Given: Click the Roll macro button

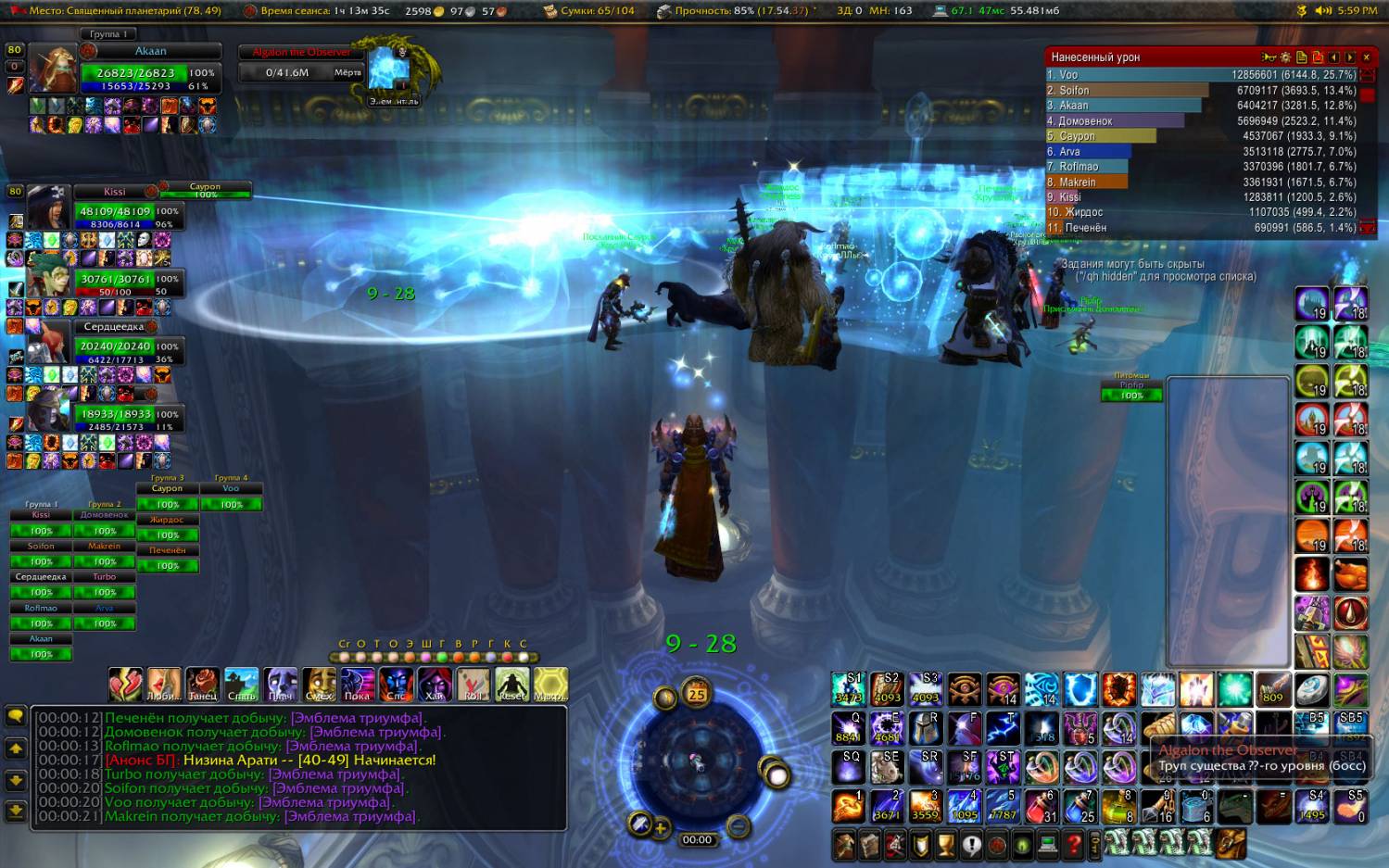Looking at the screenshot, I should pyautogui.click(x=473, y=685).
